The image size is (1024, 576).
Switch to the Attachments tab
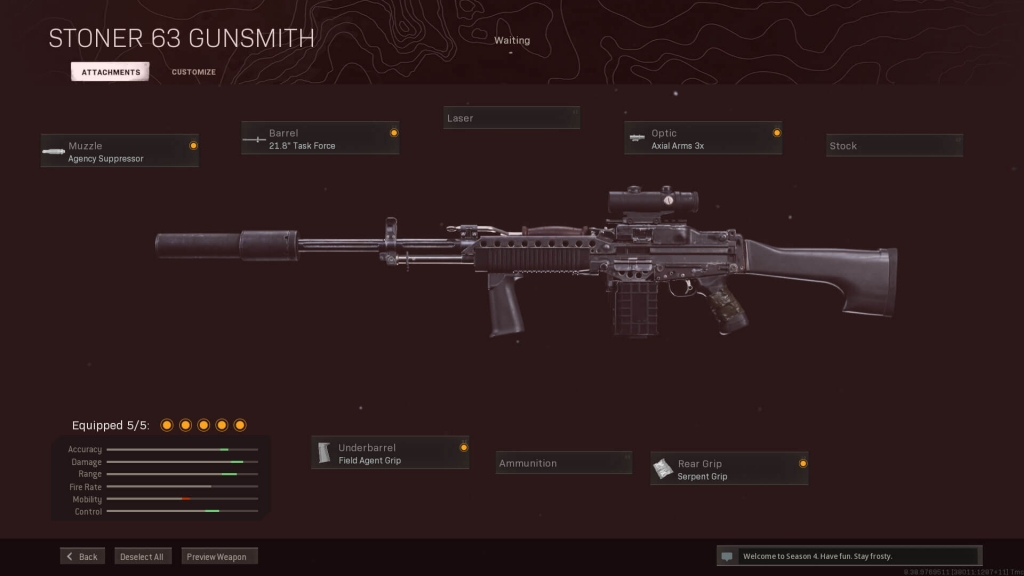(110, 72)
